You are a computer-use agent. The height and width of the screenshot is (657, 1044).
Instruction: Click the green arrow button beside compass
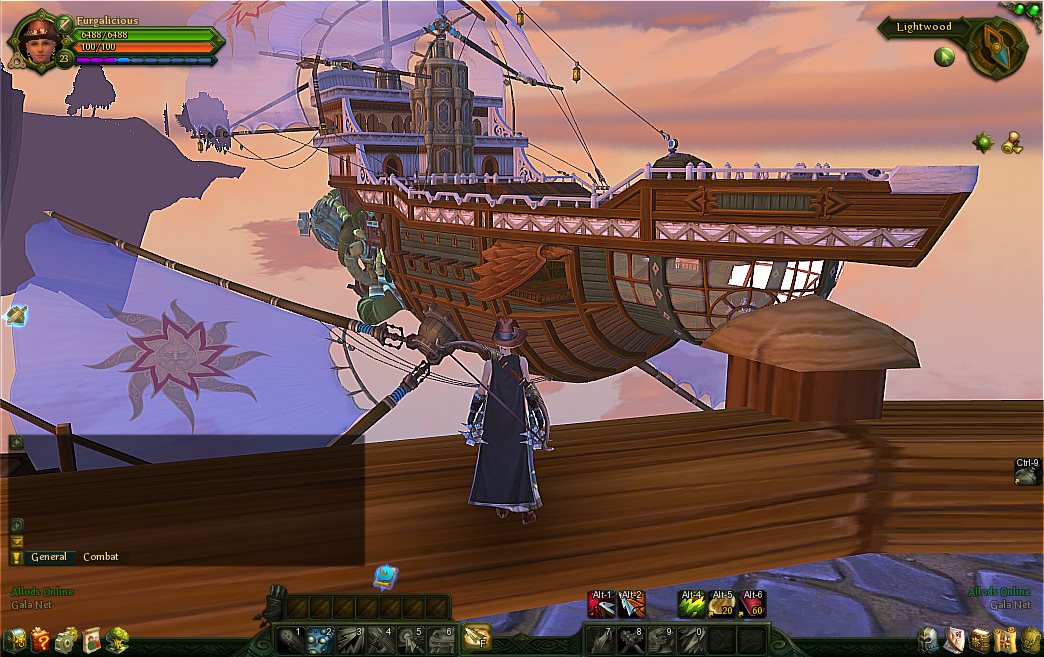944,57
